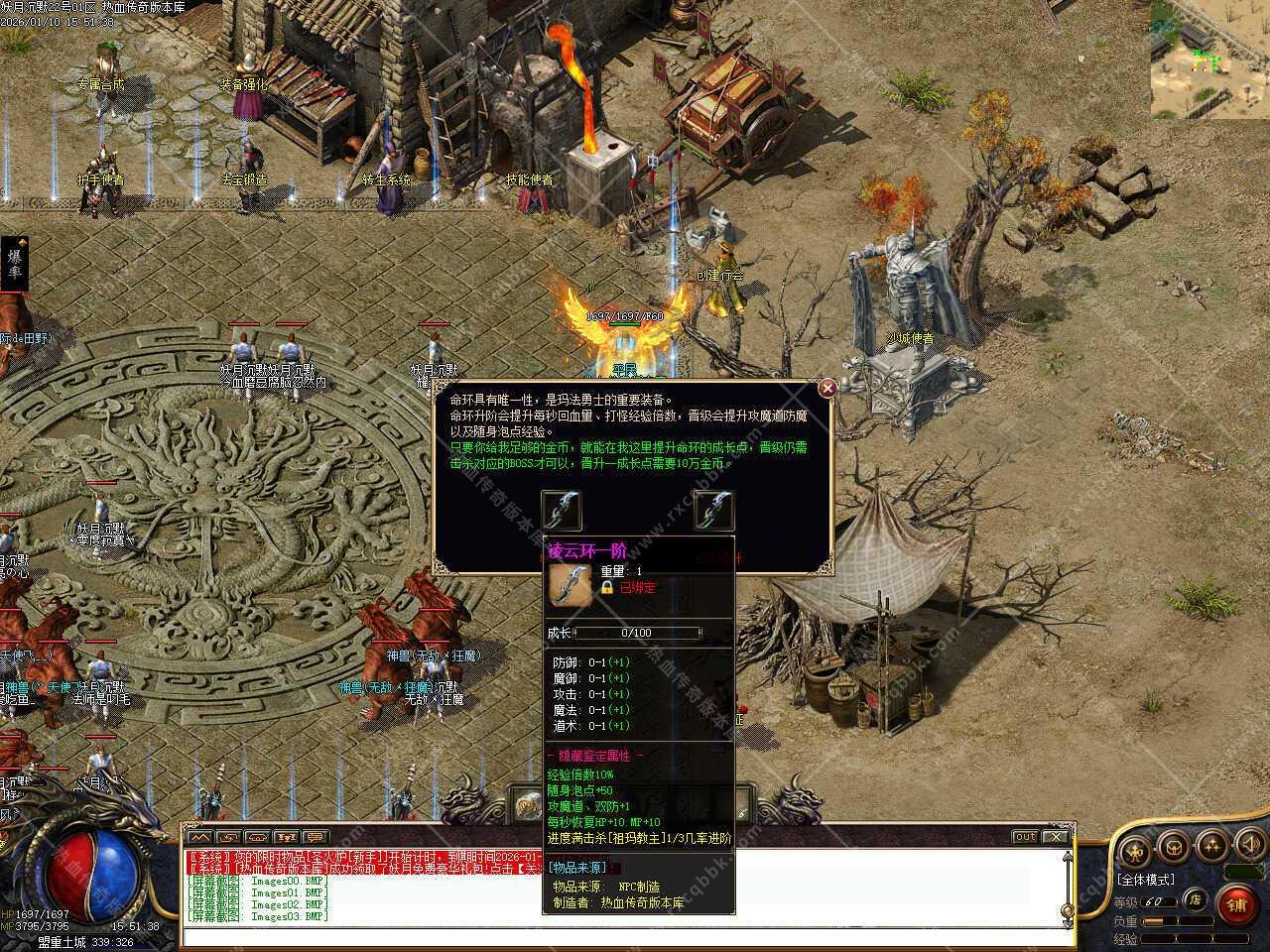Open the 店 shop button
This screenshot has height=952, width=1270.
point(1197,900)
